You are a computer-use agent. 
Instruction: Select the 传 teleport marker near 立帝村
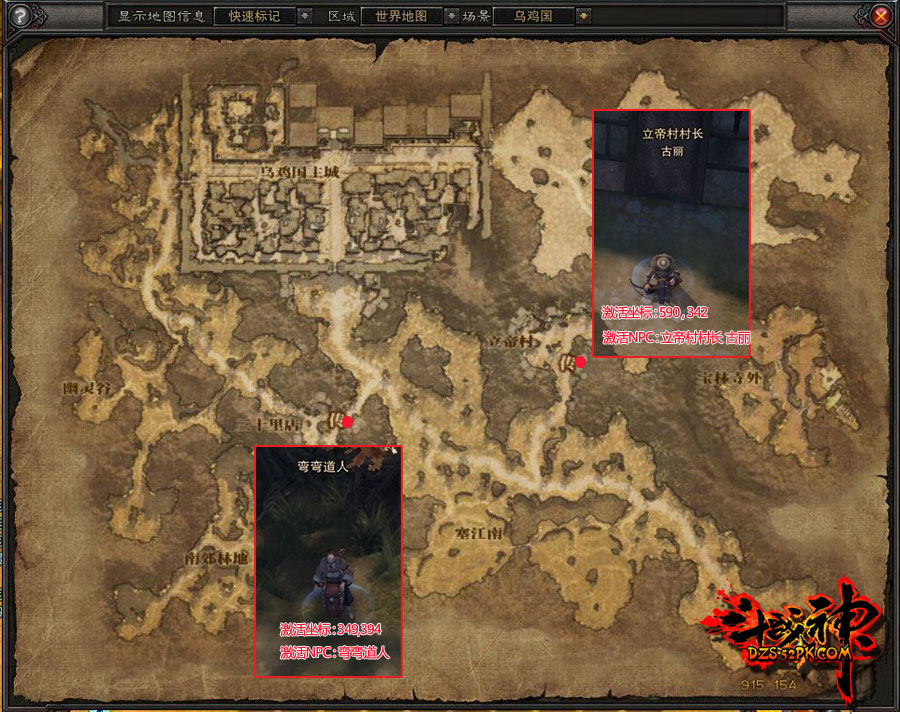click(x=565, y=364)
